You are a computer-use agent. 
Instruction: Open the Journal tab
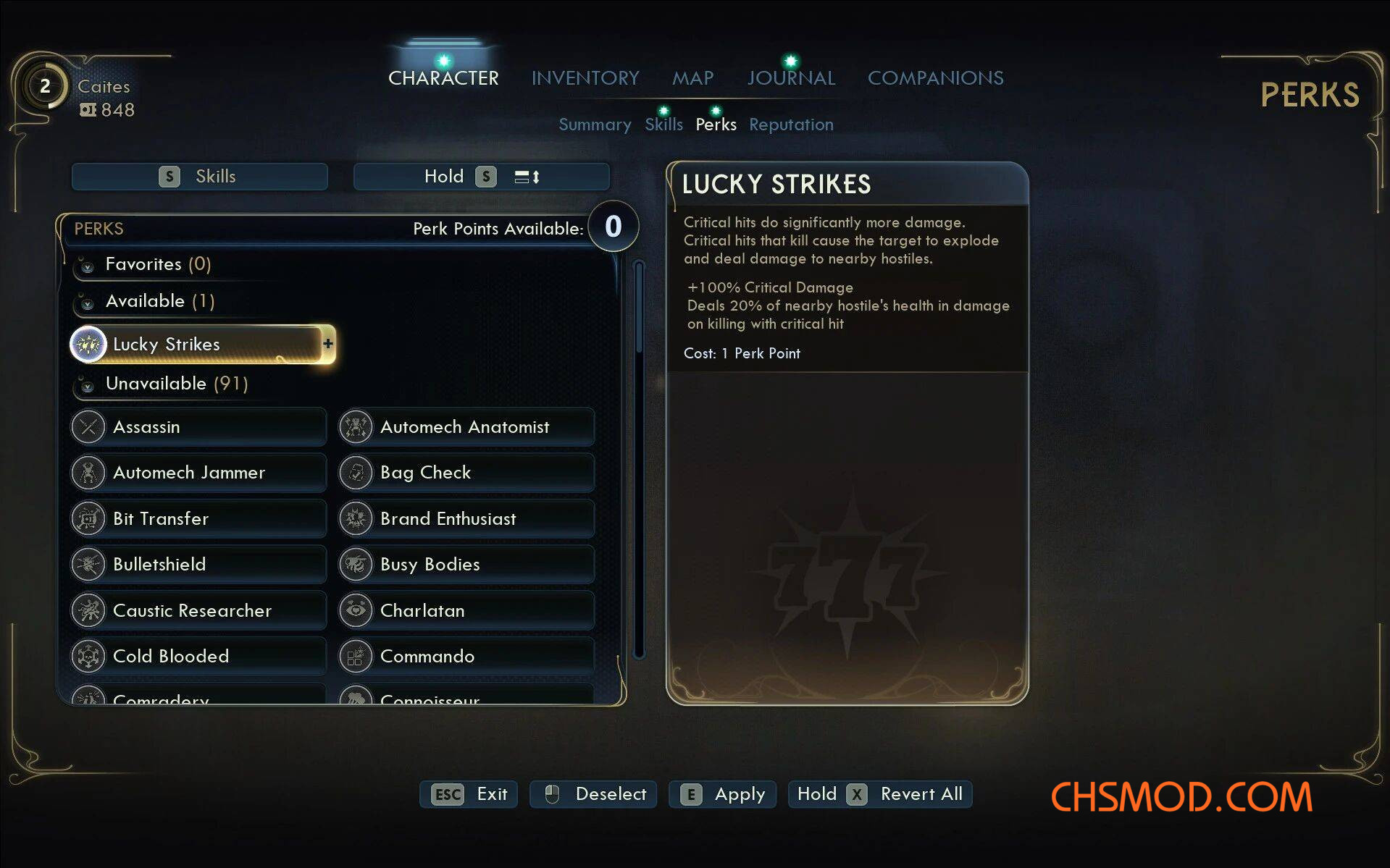point(791,77)
